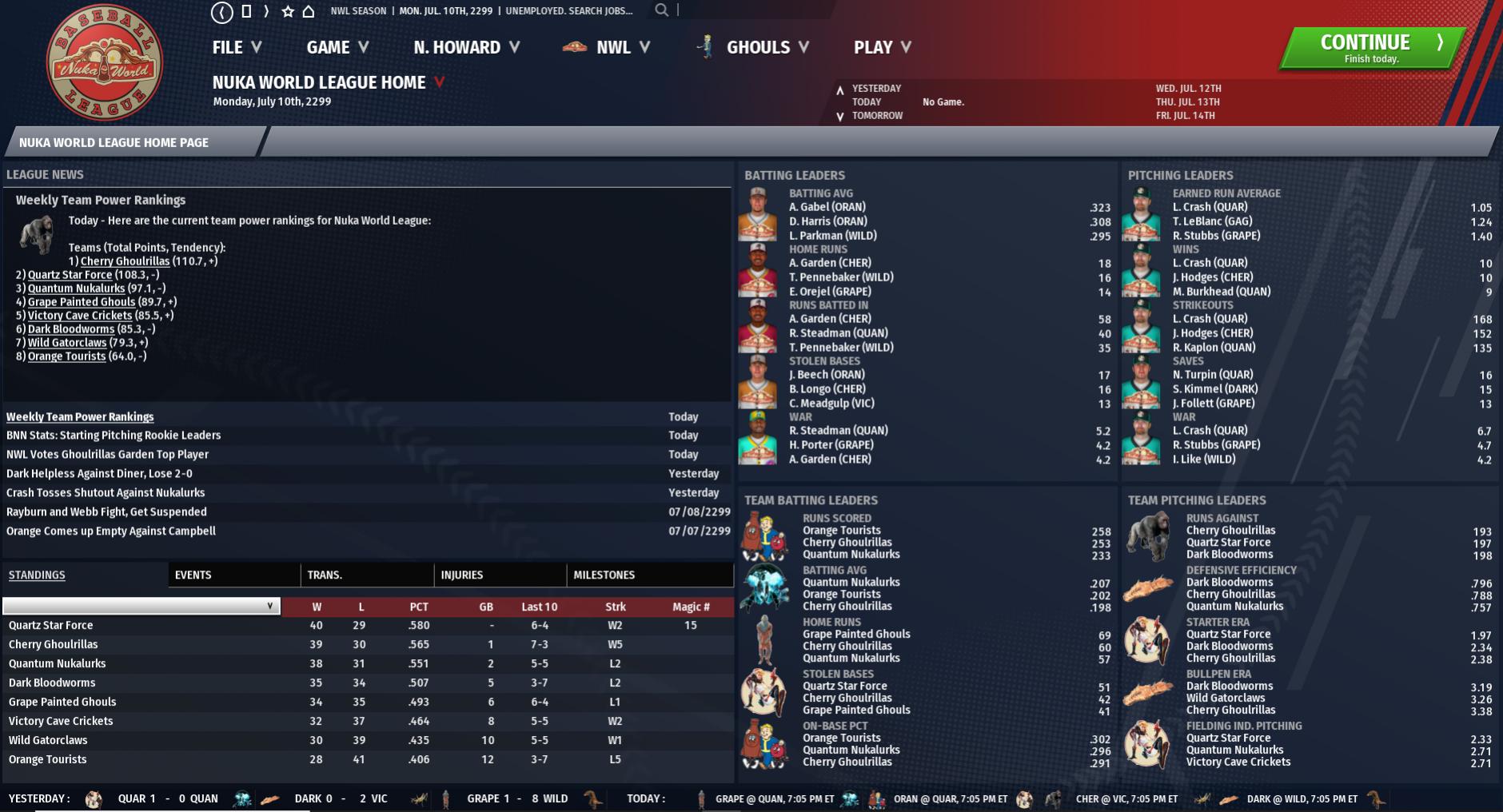Show the Injuries tab
This screenshot has height=812, width=1503.
(x=461, y=575)
